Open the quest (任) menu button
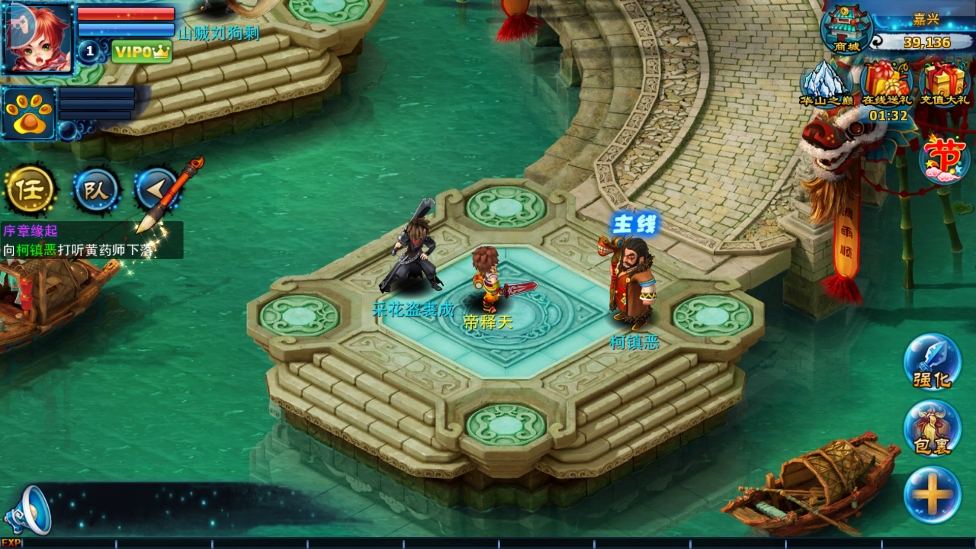Viewport: 976px width, 549px height. [30, 188]
